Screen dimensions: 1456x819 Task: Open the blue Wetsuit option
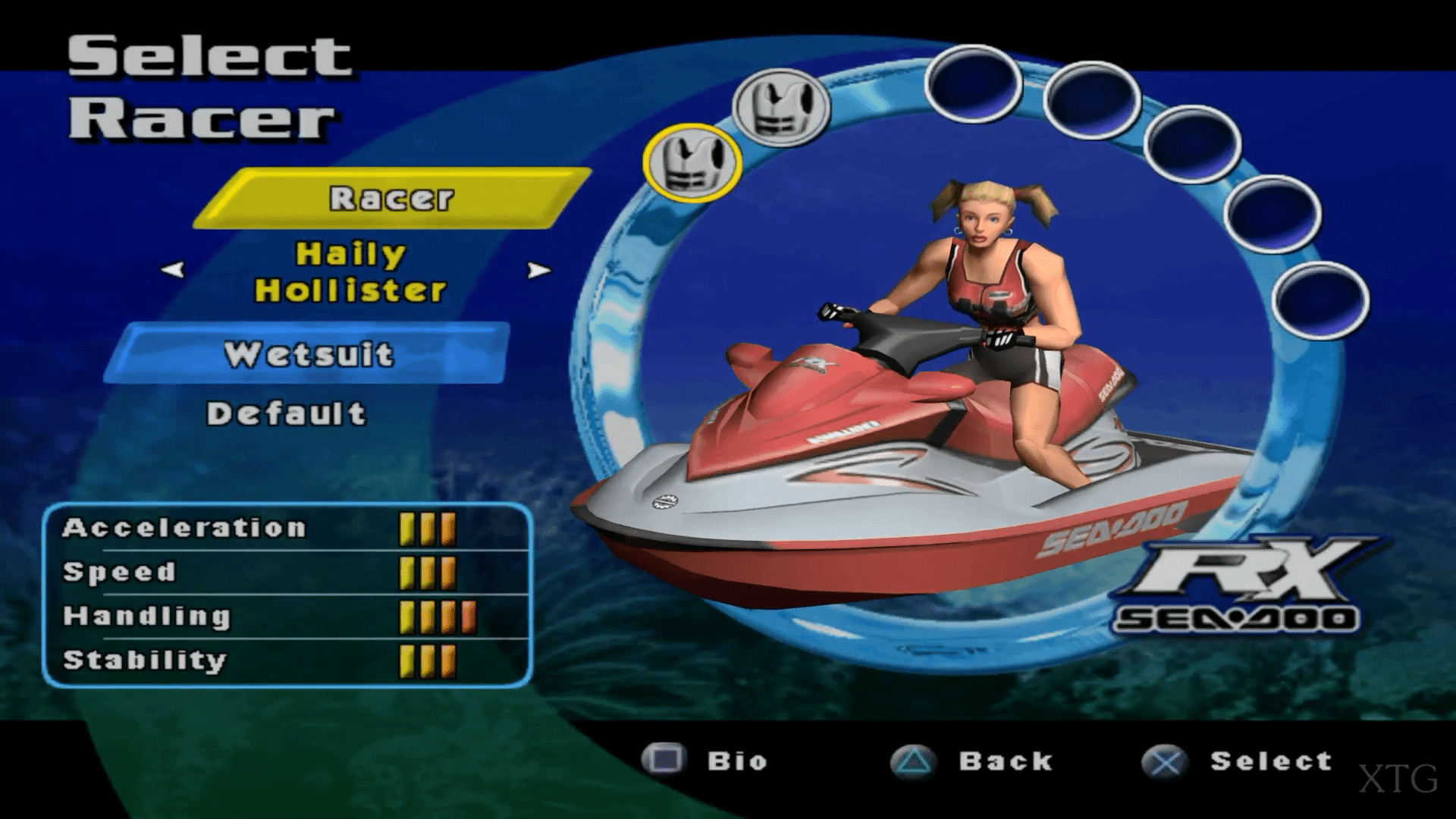pyautogui.click(x=308, y=354)
